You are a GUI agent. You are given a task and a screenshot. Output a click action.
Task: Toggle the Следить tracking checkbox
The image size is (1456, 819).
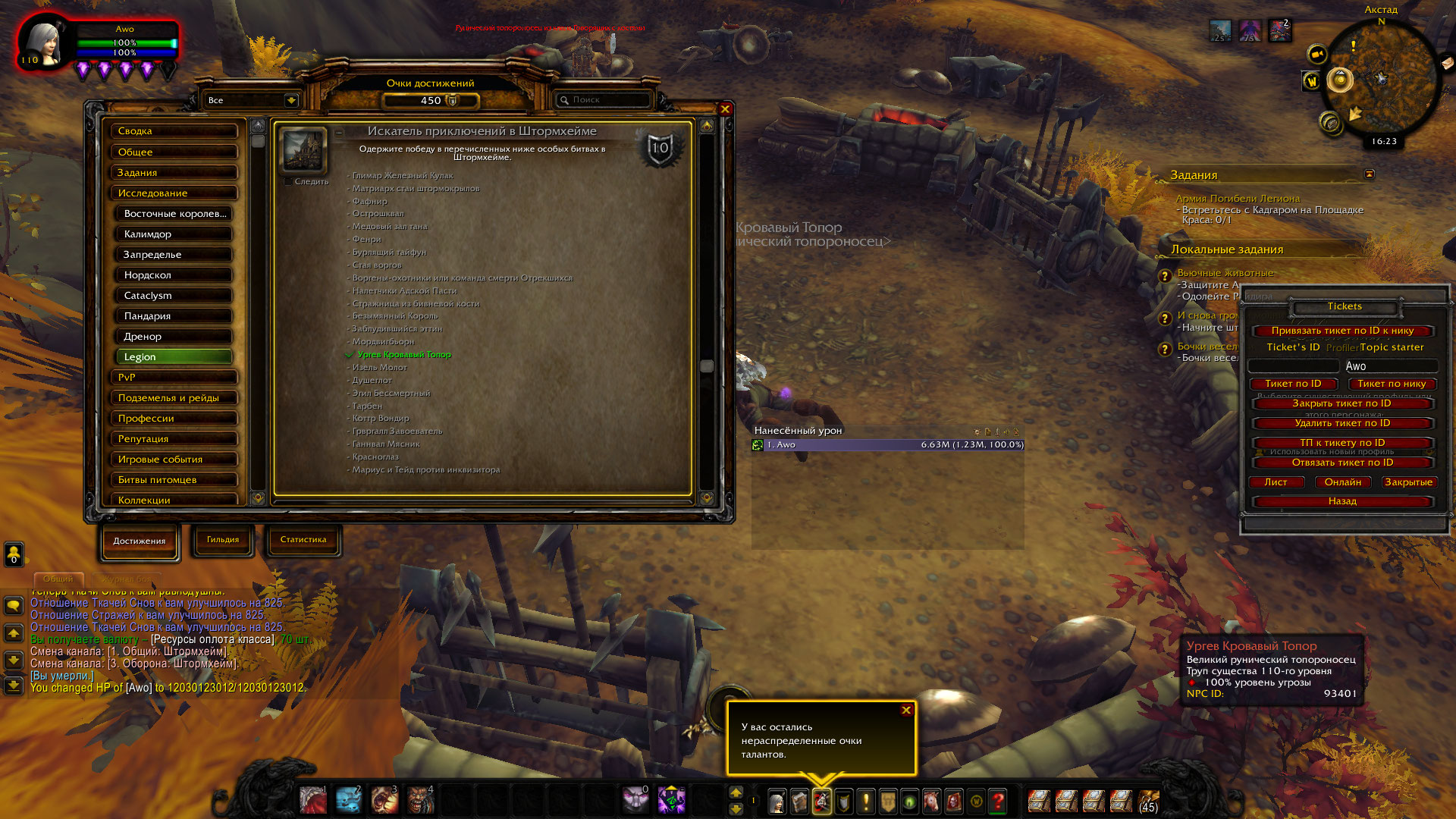(288, 182)
